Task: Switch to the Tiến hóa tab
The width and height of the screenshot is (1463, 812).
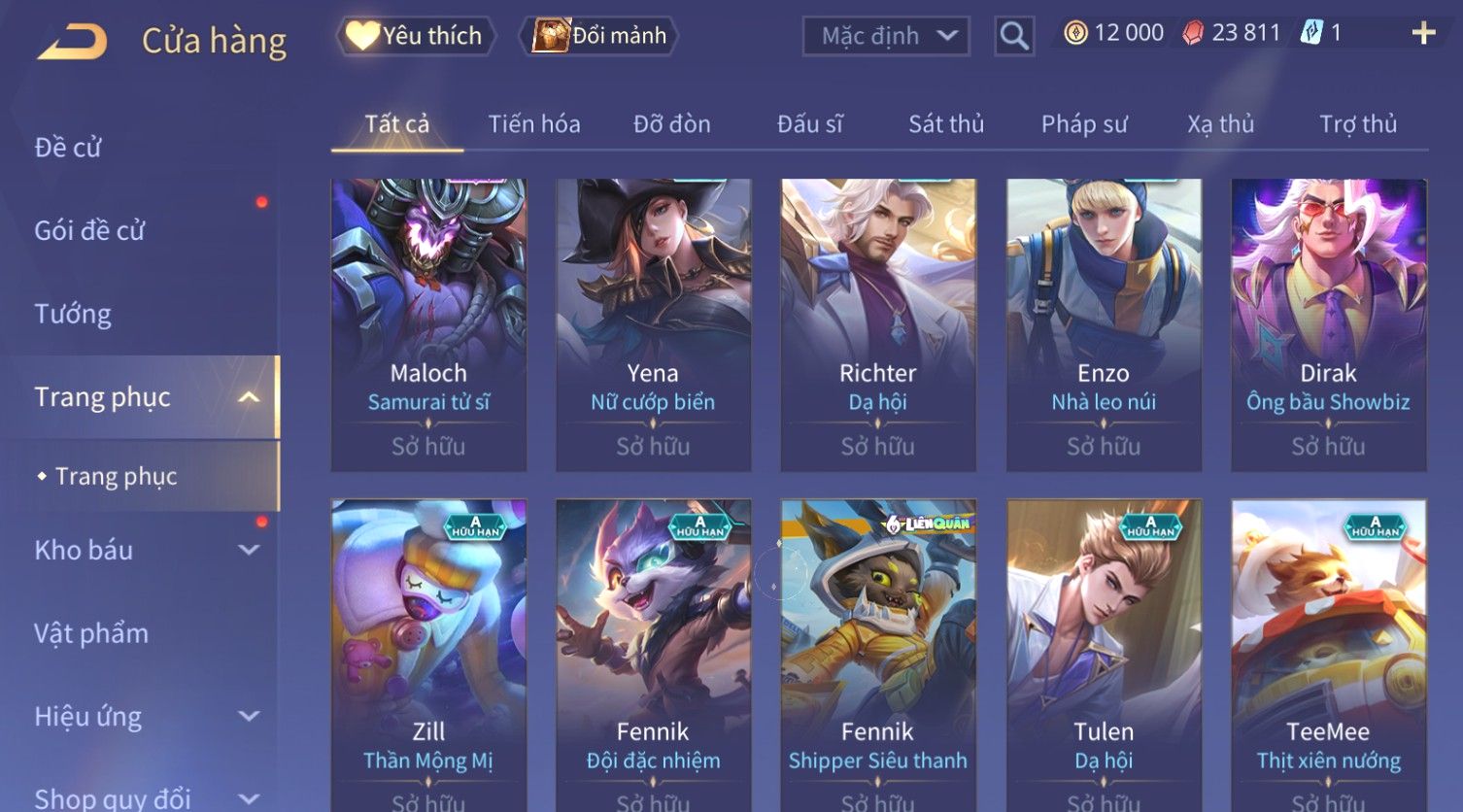Action: click(533, 124)
